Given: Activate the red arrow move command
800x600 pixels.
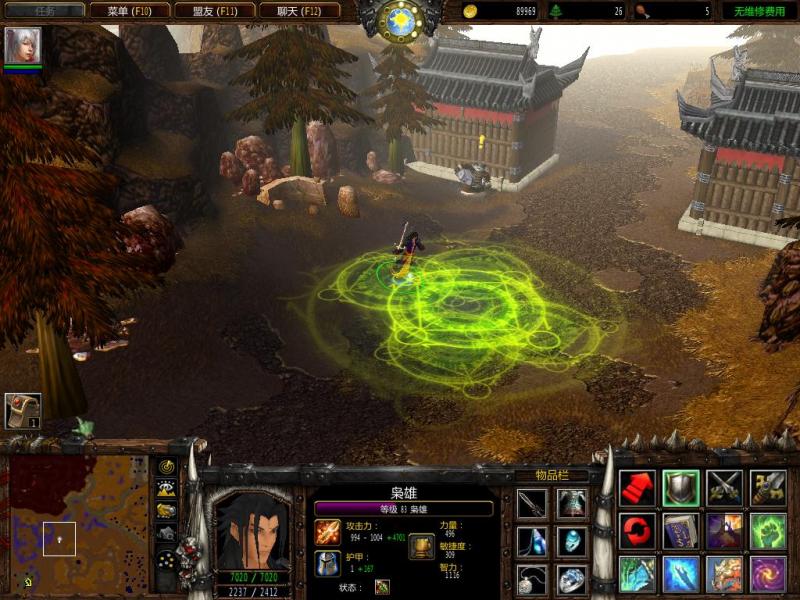Looking at the screenshot, I should 637,488.
